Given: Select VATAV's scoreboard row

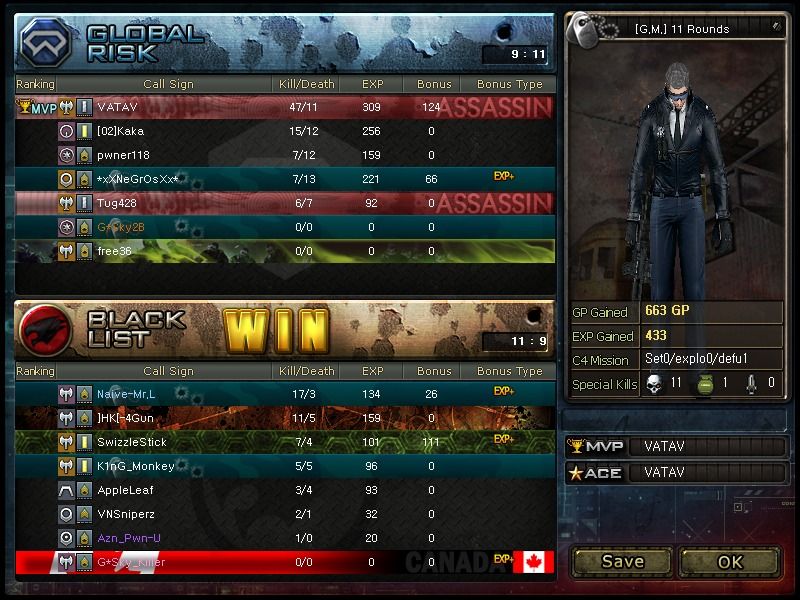Looking at the screenshot, I should click(x=285, y=106).
